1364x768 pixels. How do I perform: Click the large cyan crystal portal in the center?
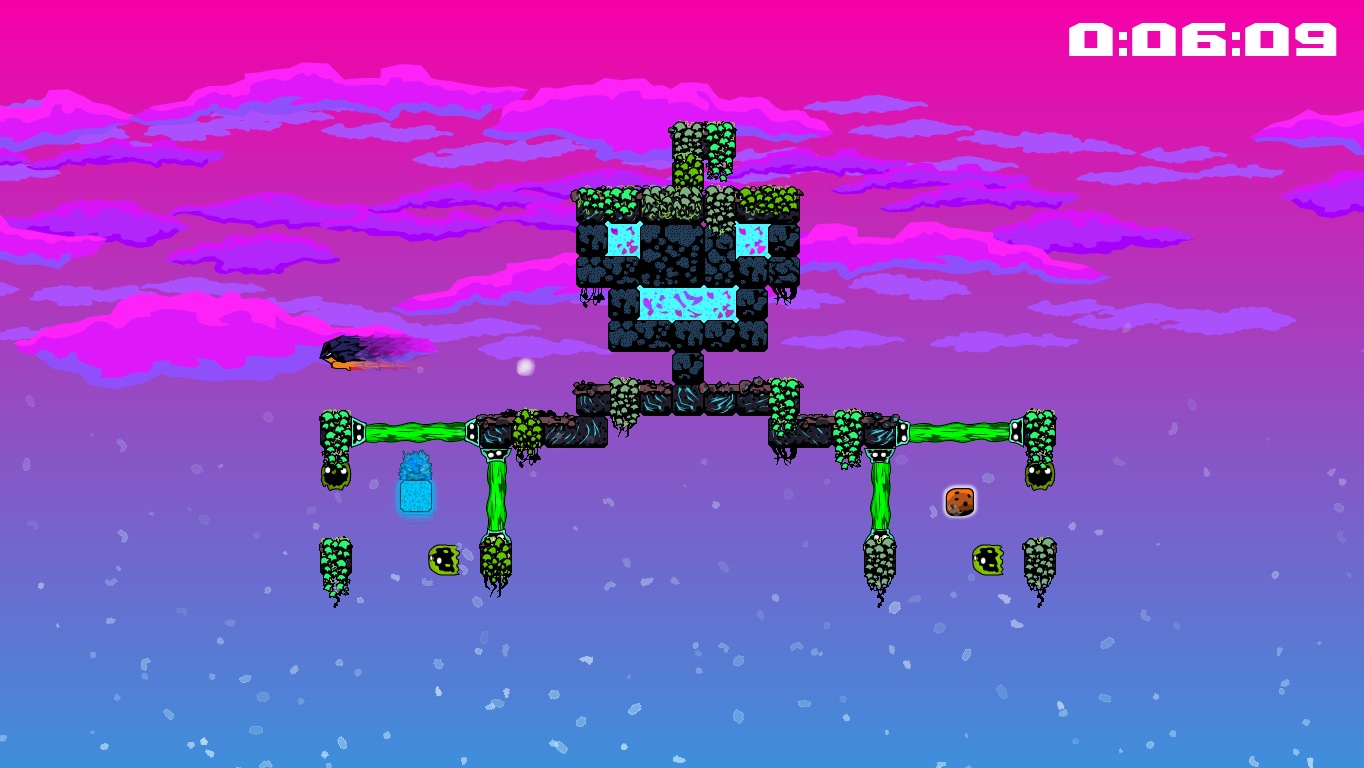click(x=686, y=303)
